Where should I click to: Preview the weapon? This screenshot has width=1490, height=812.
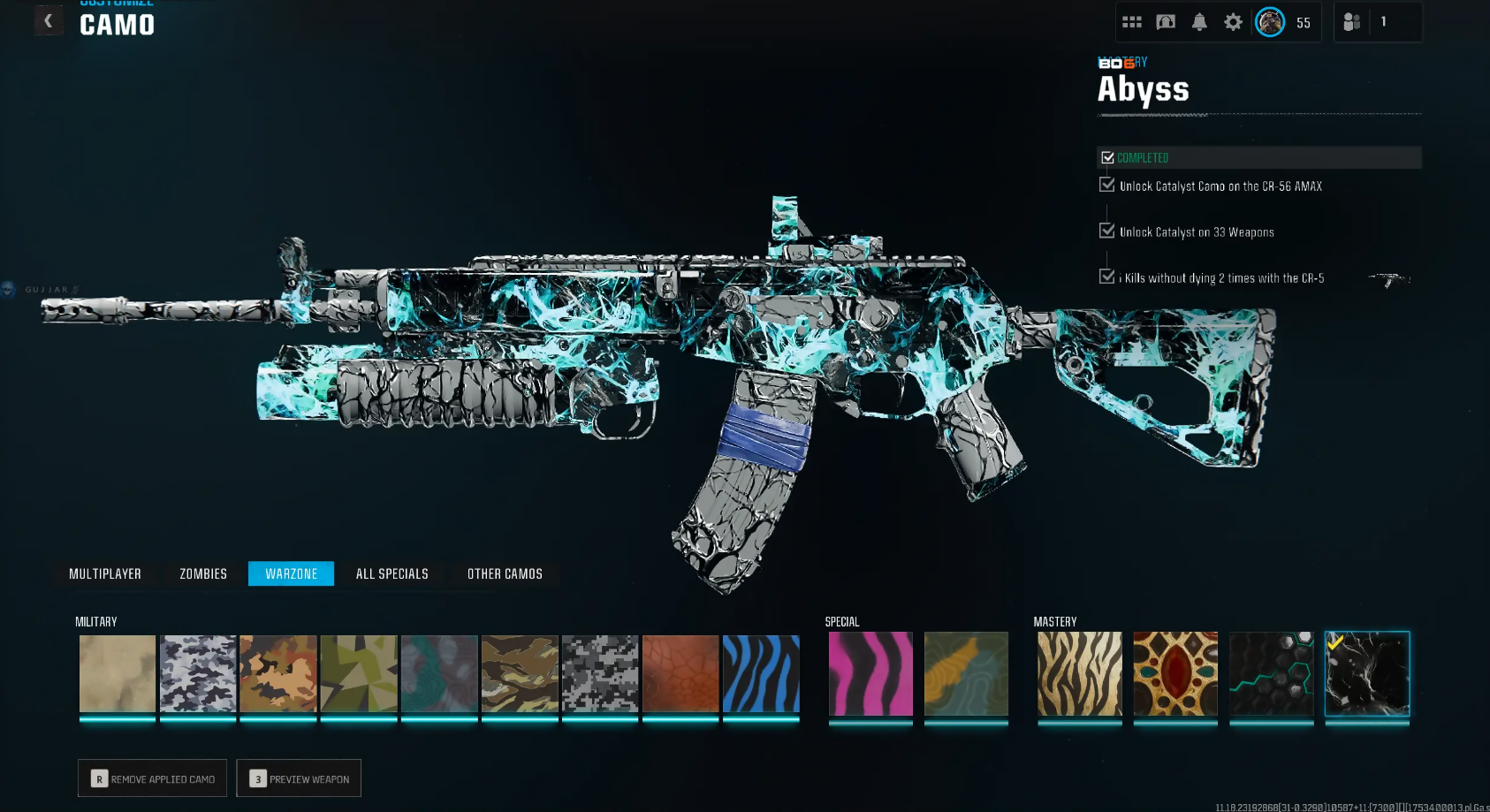(300, 778)
